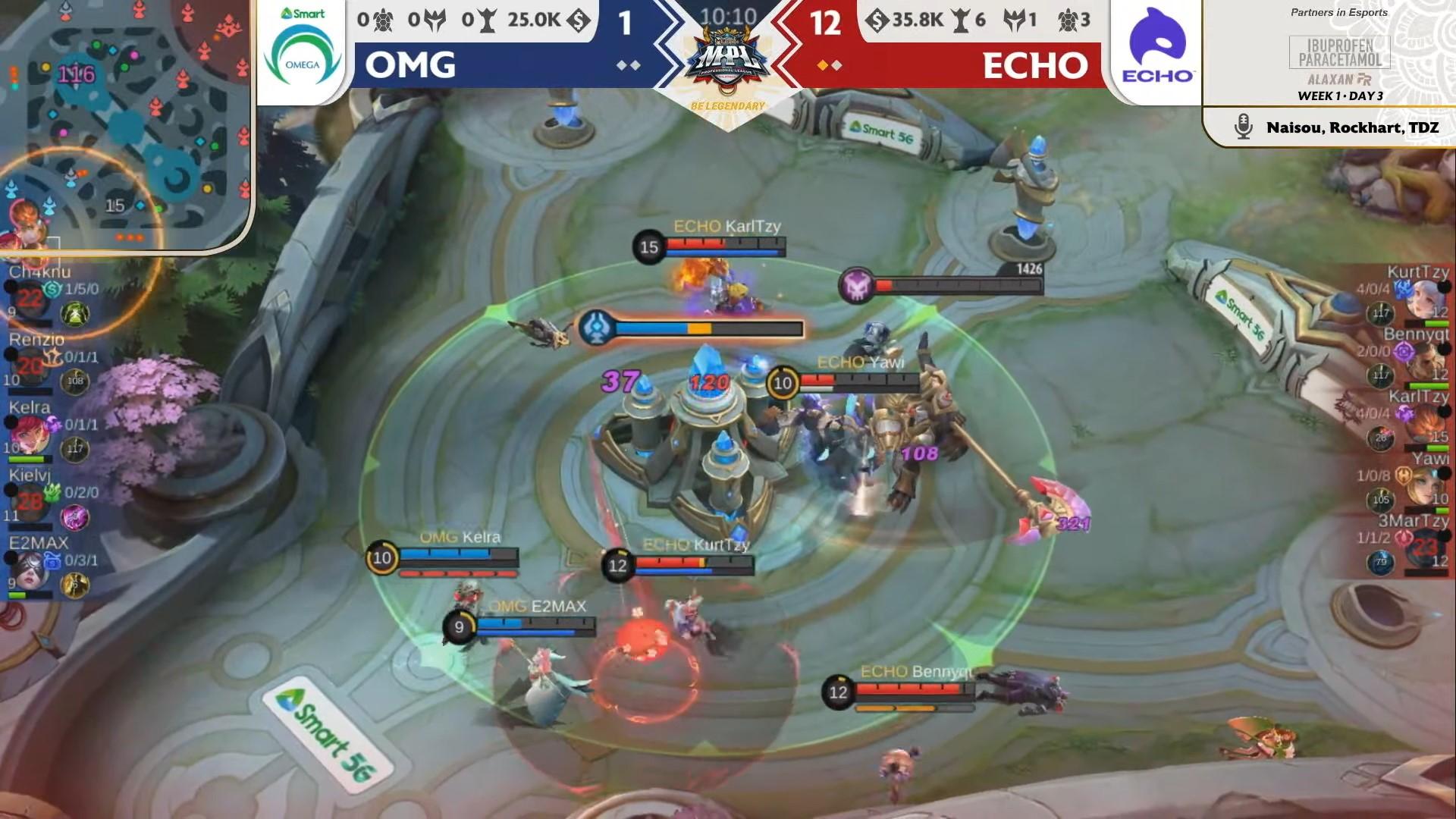Select KarlTzy's portrait in the player list
Image resolution: width=1456 pixels, height=819 pixels.
point(1424,423)
